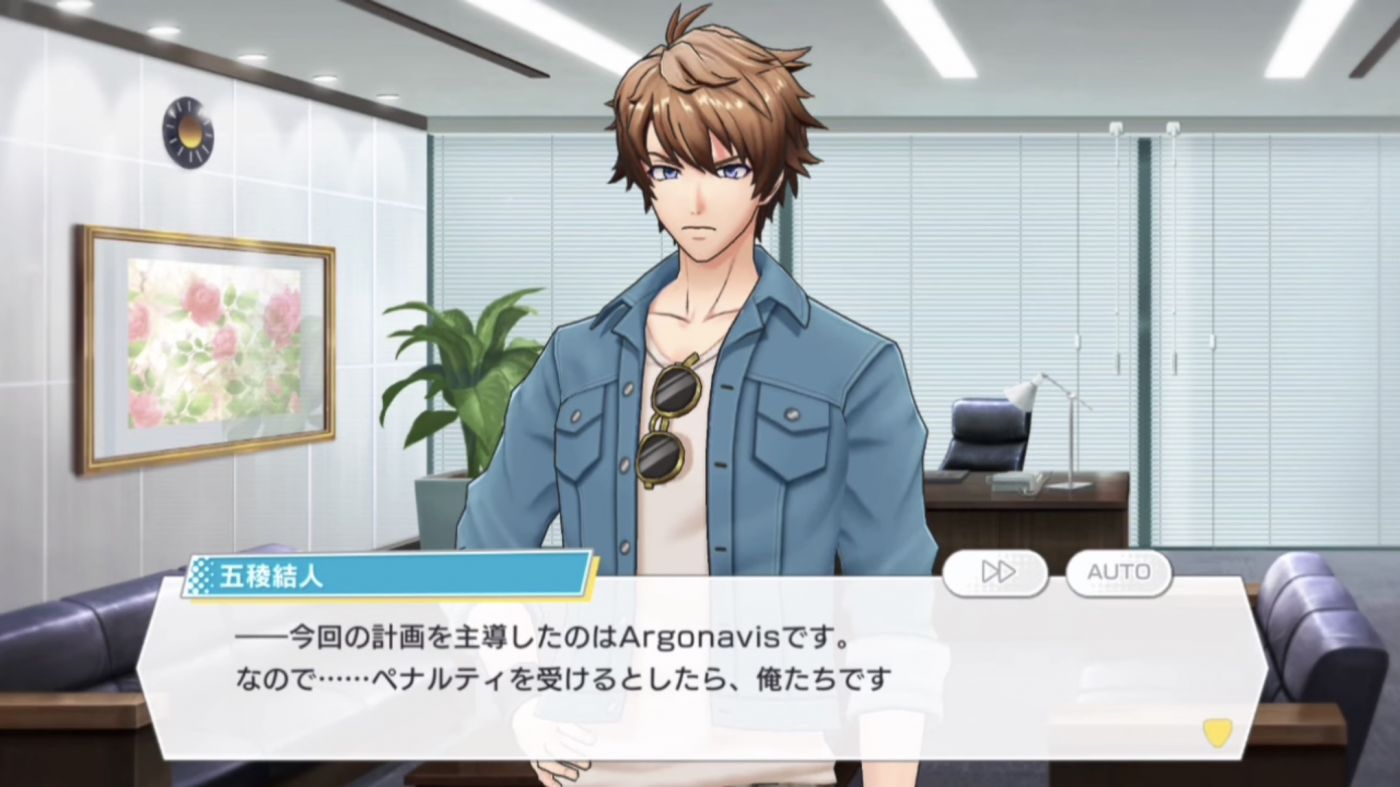1400x787 pixels.
Task: Toggle the AUTO dialogue advance button
Action: point(1118,572)
